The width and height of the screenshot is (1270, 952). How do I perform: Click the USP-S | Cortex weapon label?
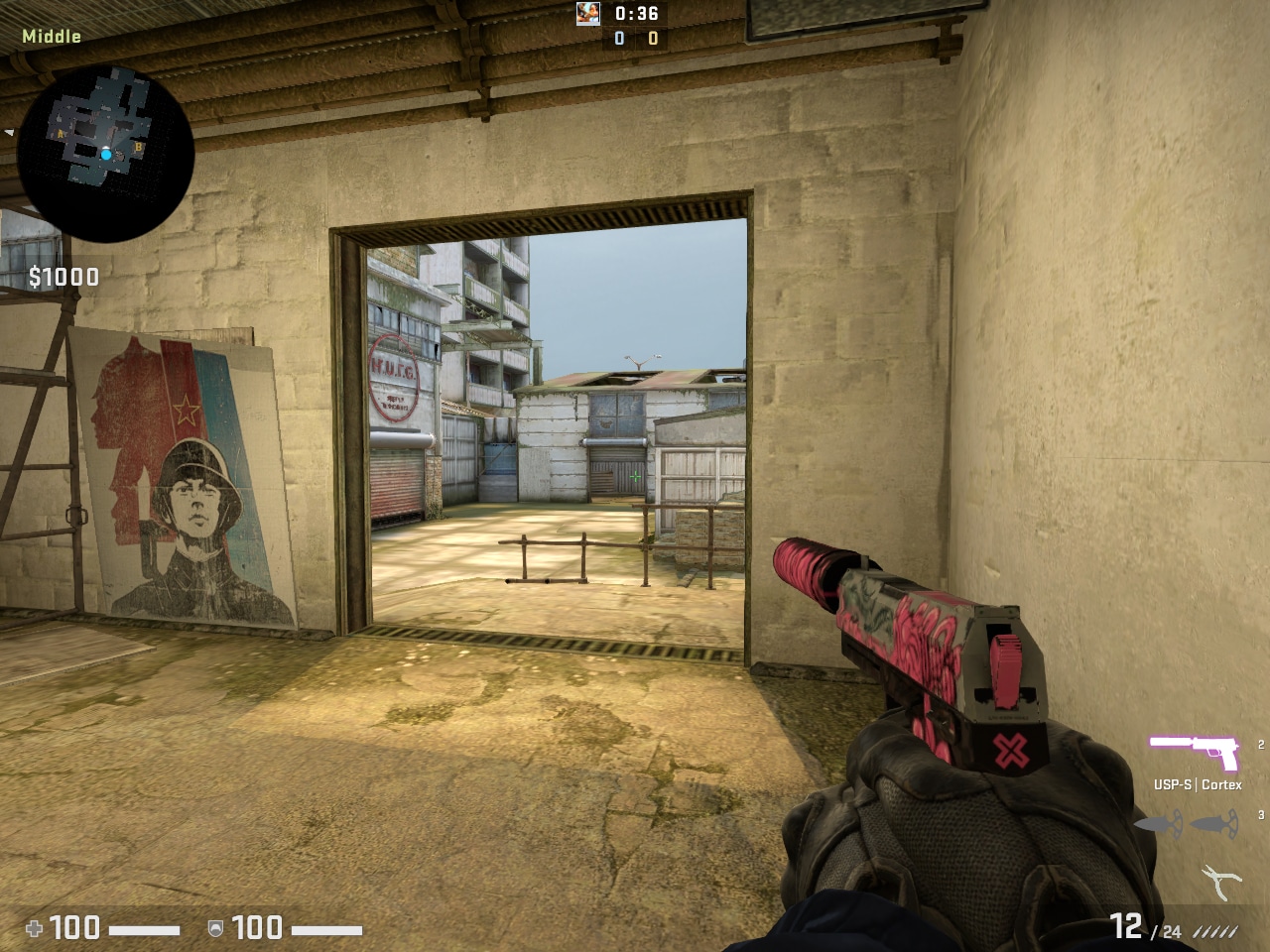[x=1198, y=784]
